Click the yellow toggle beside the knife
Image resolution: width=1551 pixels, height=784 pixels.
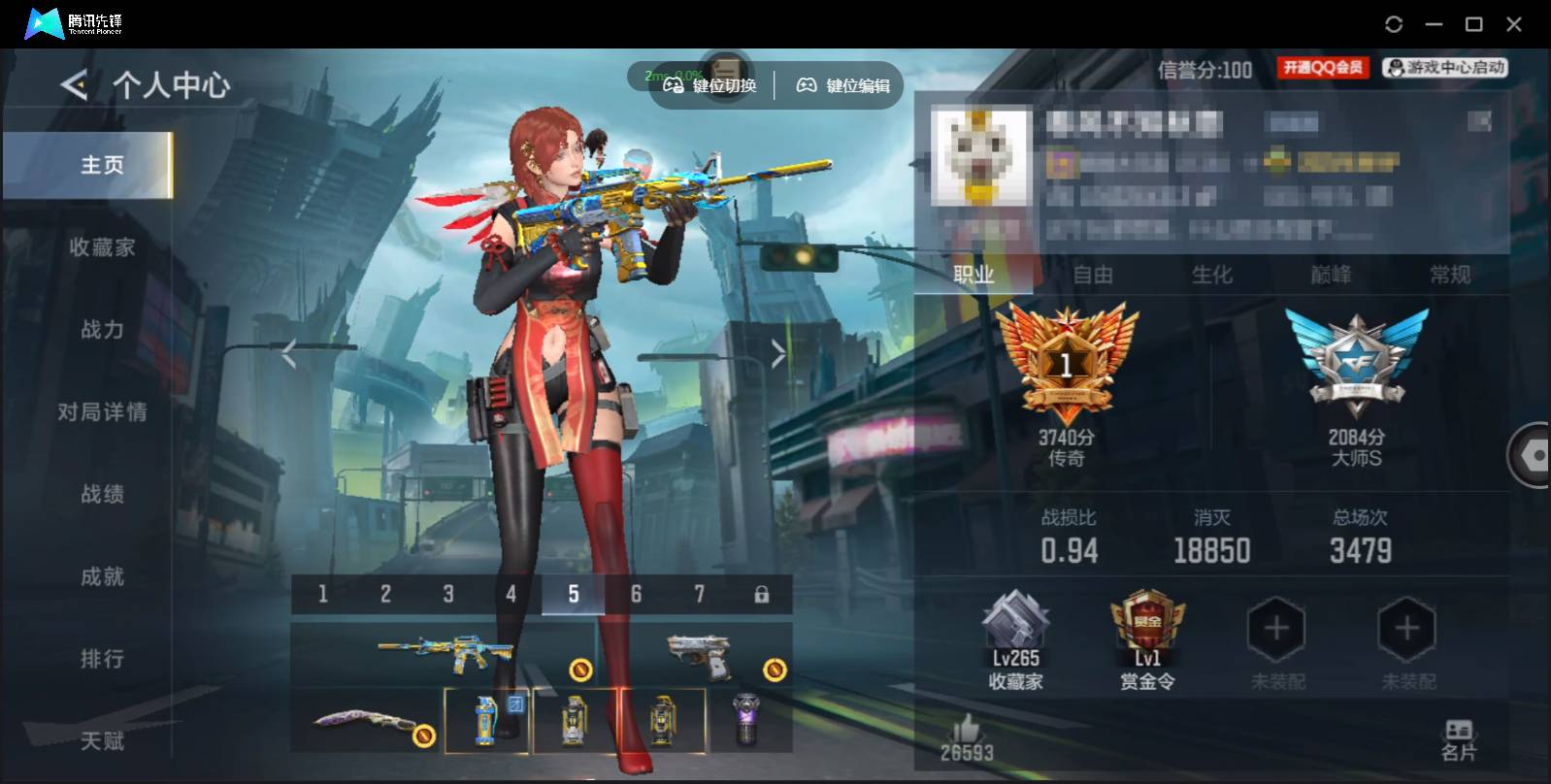[424, 735]
